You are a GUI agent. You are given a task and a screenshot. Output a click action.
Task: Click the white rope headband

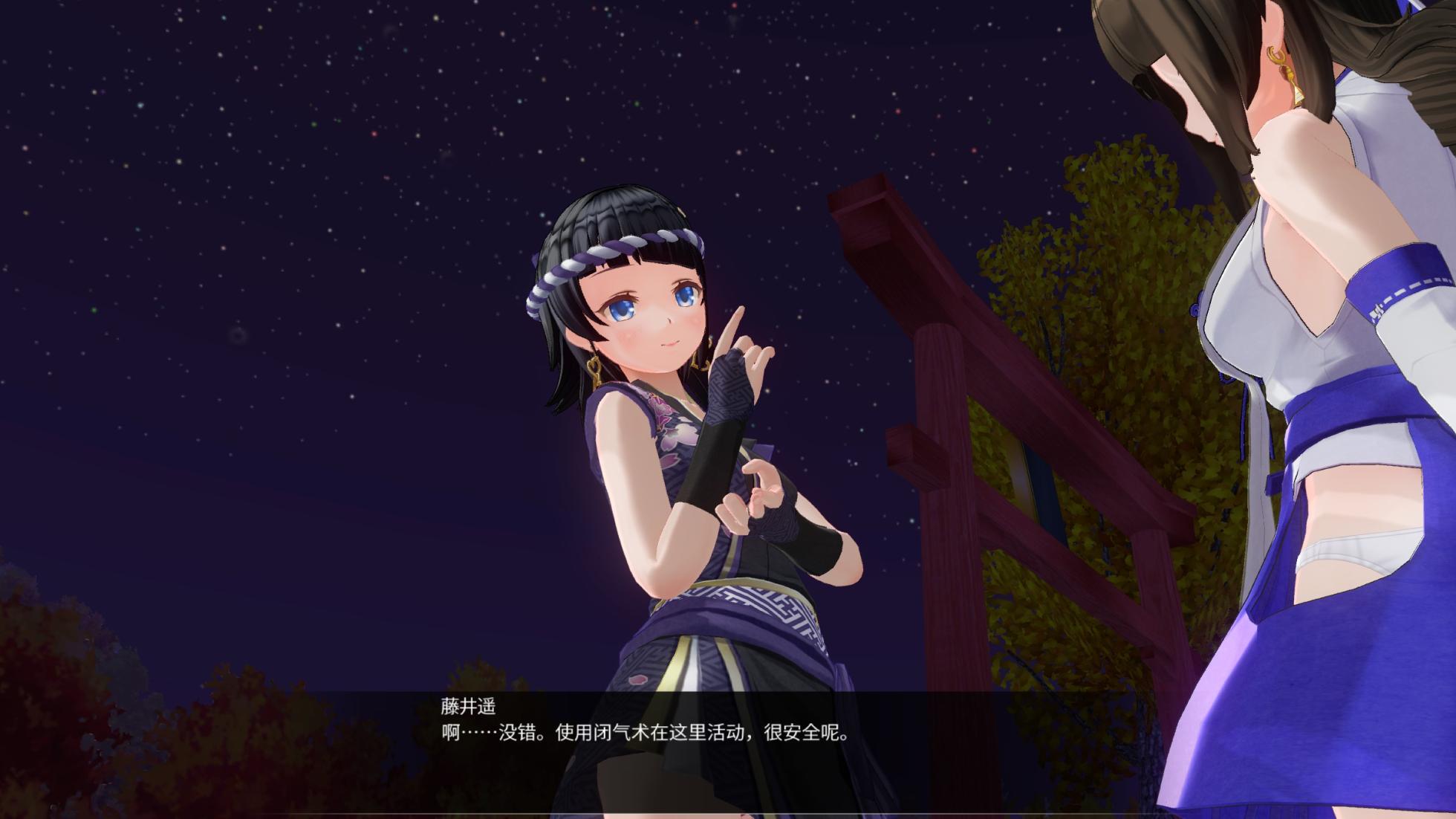[602, 253]
